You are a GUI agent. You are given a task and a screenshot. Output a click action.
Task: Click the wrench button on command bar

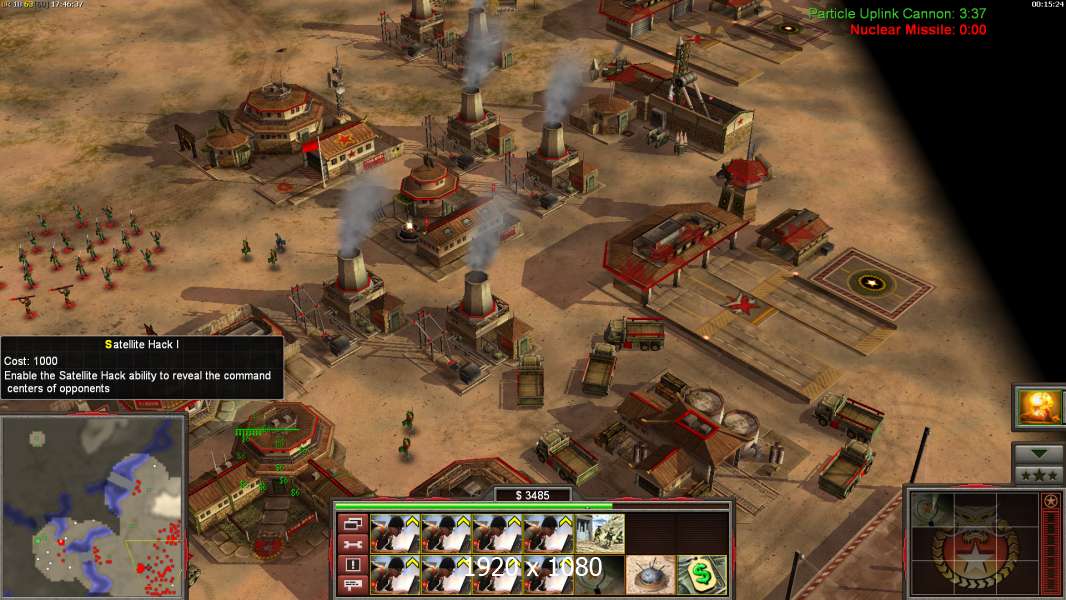pyautogui.click(x=351, y=545)
